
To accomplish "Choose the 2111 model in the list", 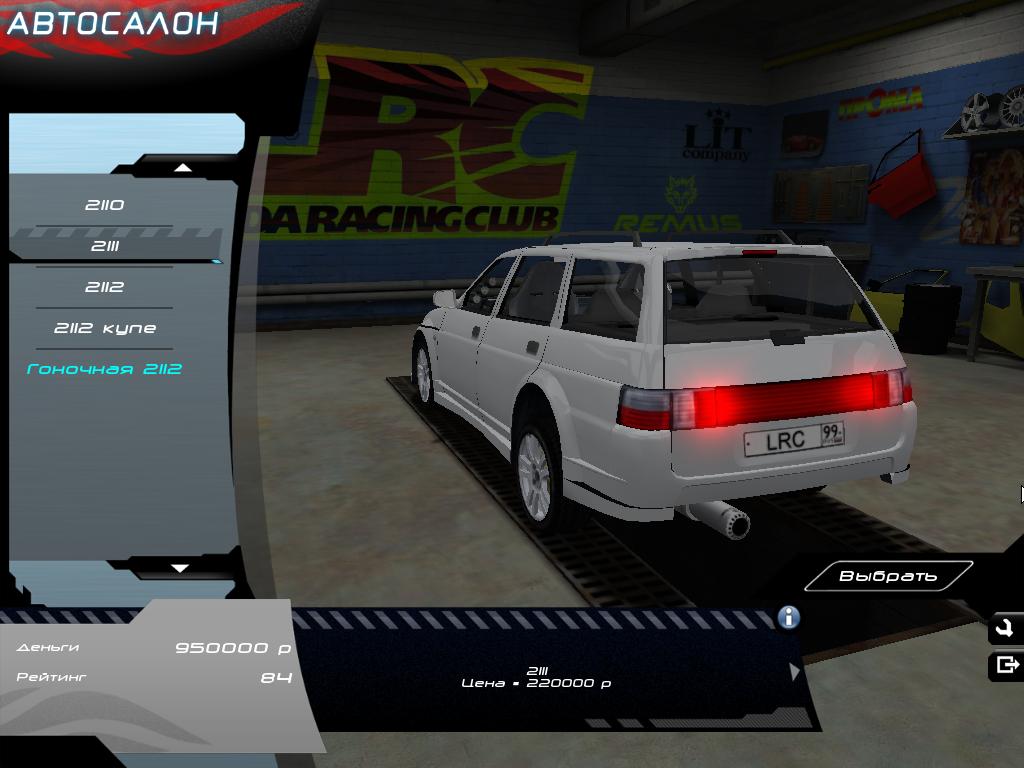I will point(104,246).
